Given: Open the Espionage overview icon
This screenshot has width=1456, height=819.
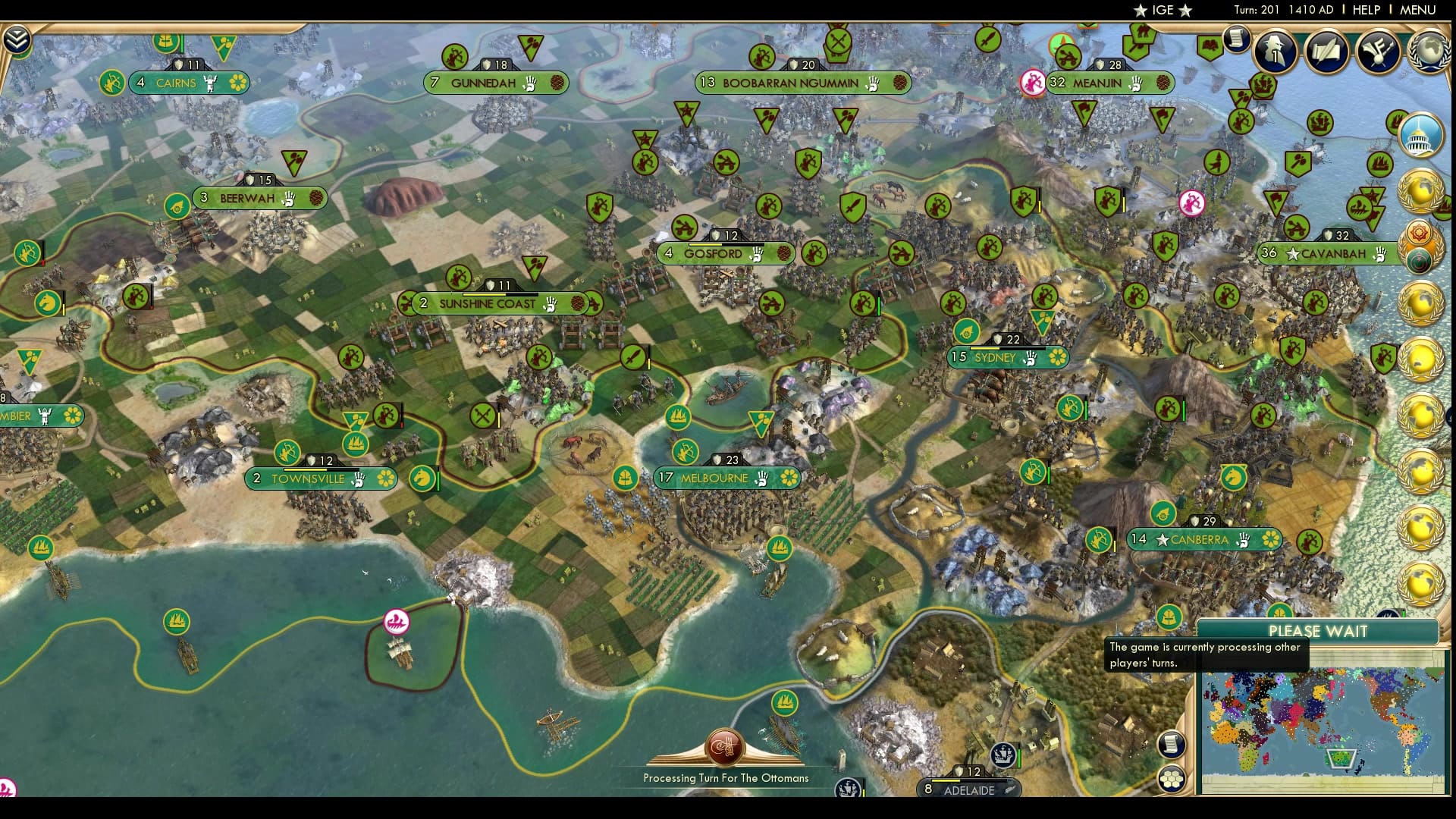Looking at the screenshot, I should pos(1274,52).
